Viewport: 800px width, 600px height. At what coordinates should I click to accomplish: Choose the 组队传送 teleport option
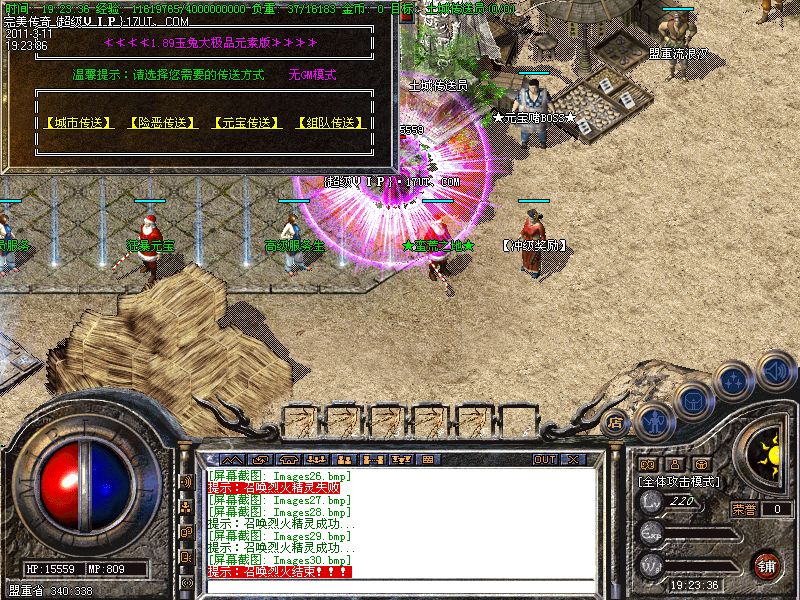(x=329, y=123)
